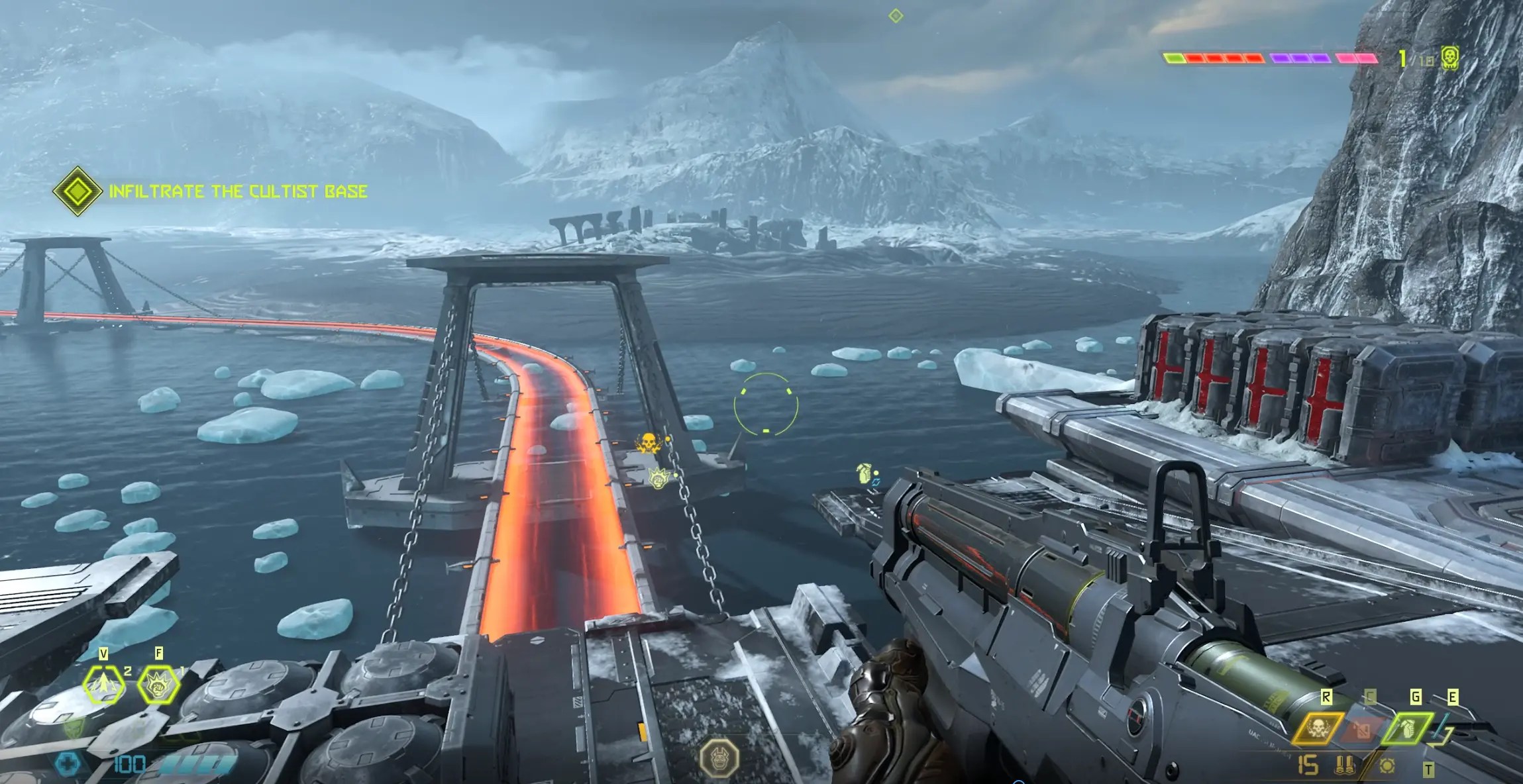The height and width of the screenshot is (784, 1523).
Task: Activate the upward arrow hexagon ability
Action: click(x=104, y=685)
